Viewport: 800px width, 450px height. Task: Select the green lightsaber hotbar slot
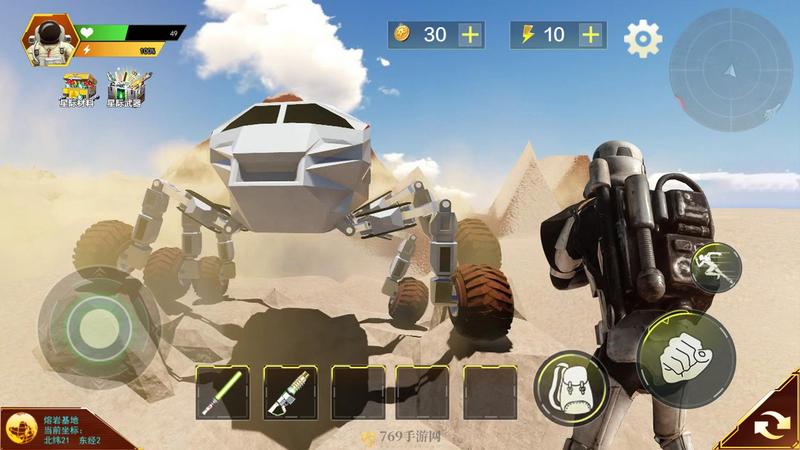[222, 392]
